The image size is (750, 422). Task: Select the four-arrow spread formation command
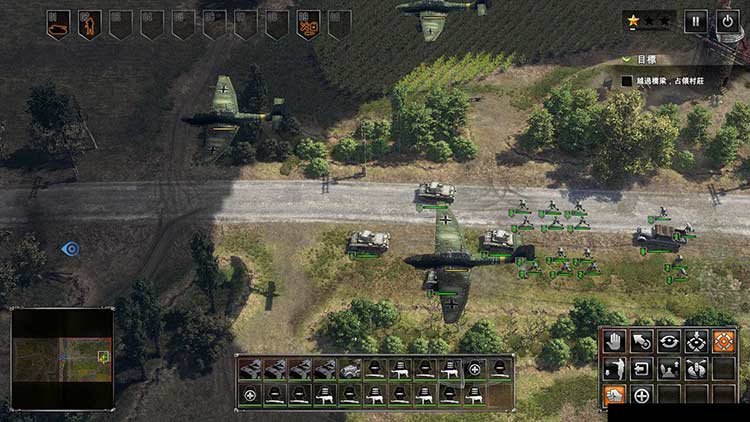695,342
